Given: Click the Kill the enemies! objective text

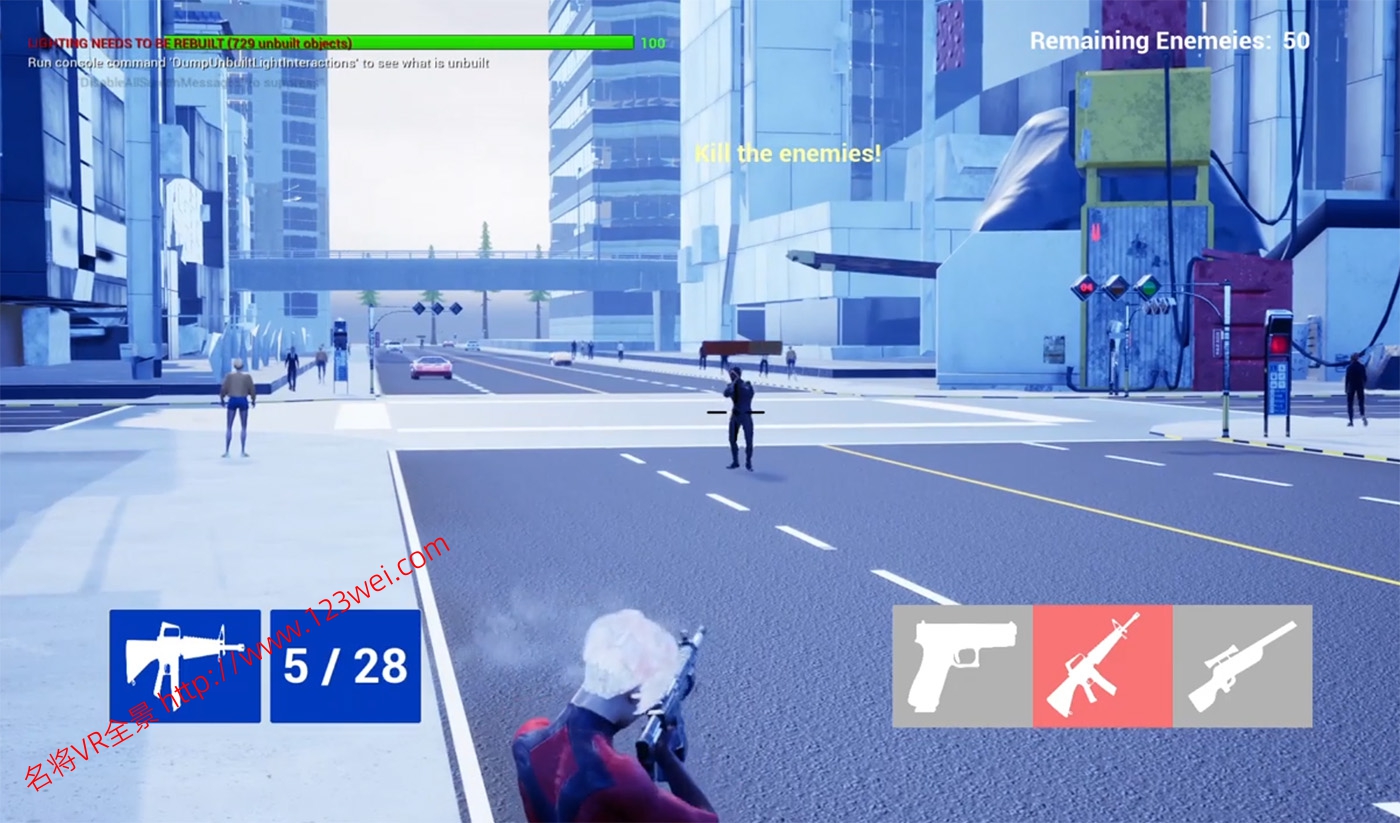Looking at the screenshot, I should click(x=789, y=153).
